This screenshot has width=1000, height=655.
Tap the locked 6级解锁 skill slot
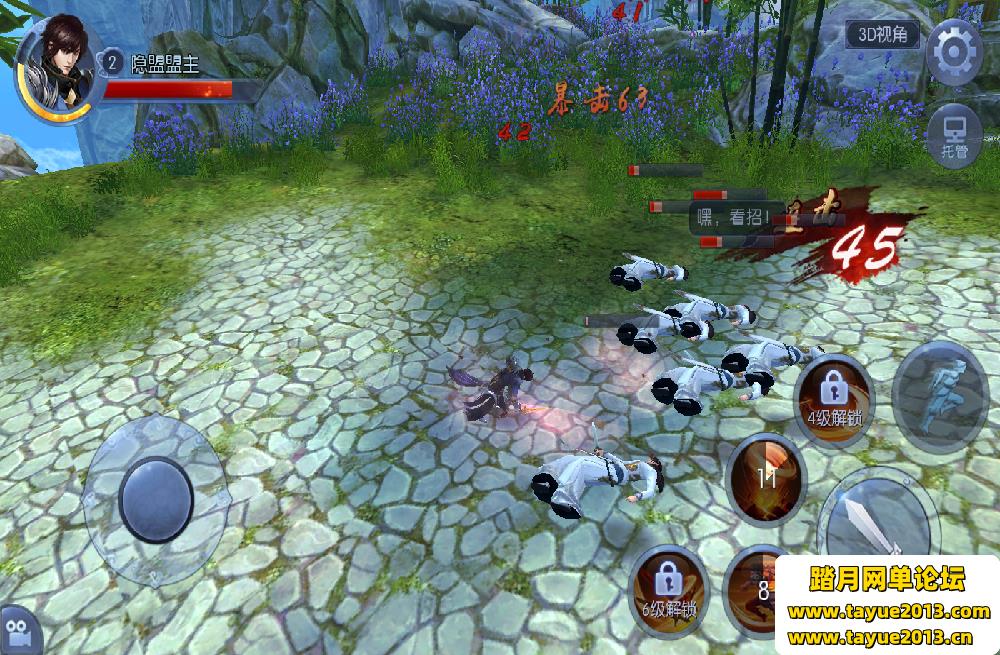pyautogui.click(x=668, y=590)
